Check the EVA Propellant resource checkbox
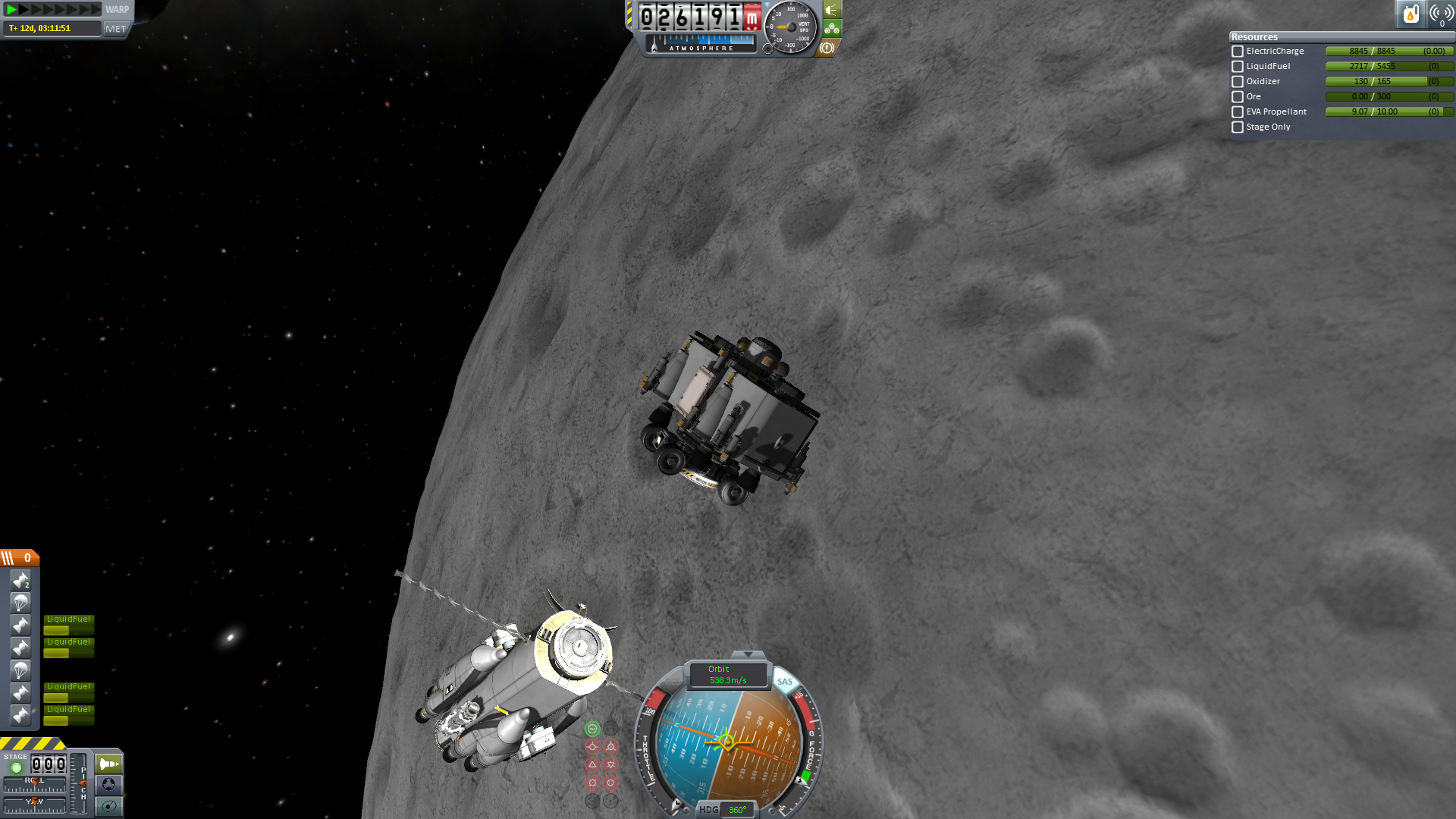1456x819 pixels. [x=1238, y=112]
